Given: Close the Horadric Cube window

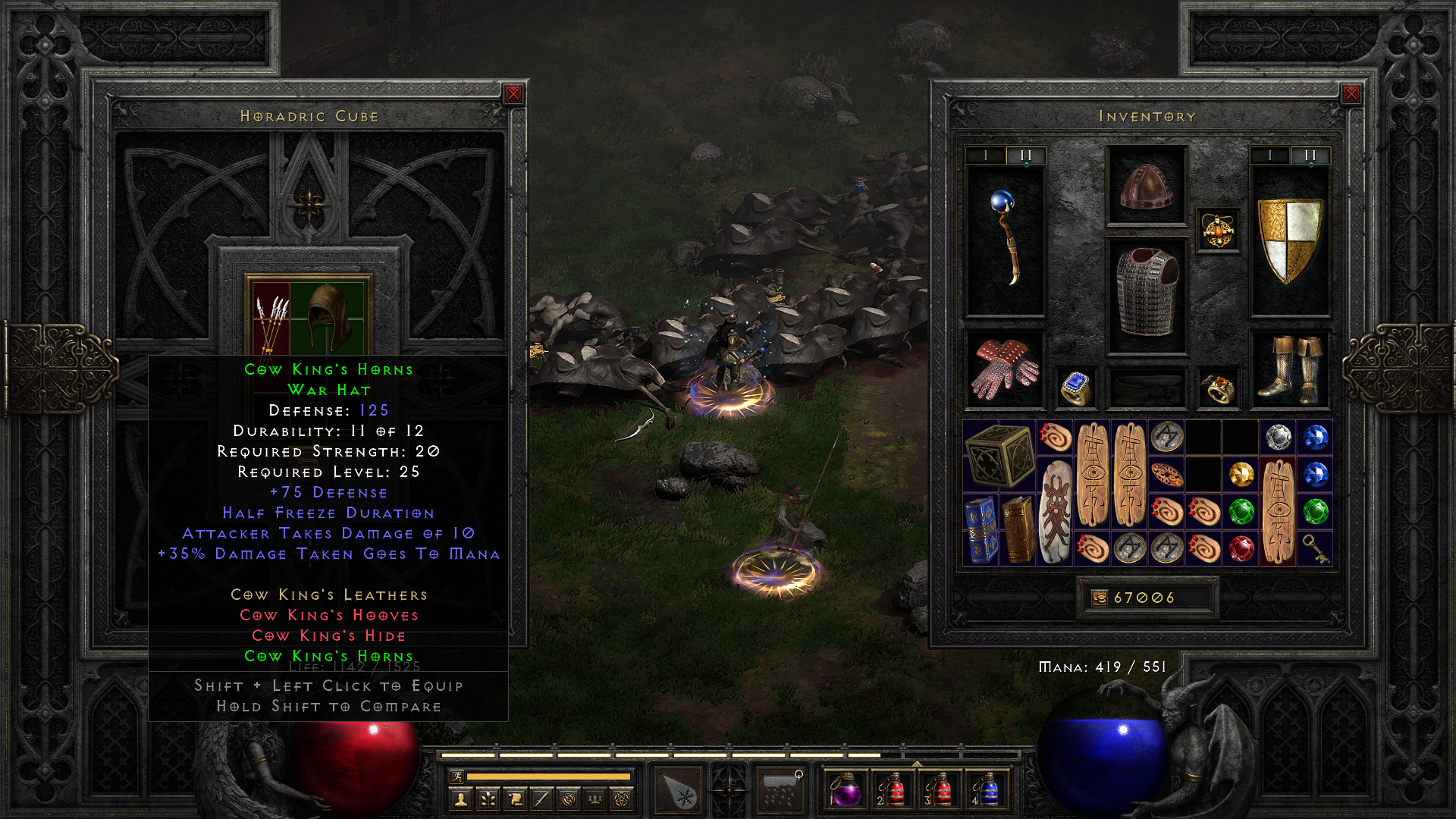Looking at the screenshot, I should point(513,94).
